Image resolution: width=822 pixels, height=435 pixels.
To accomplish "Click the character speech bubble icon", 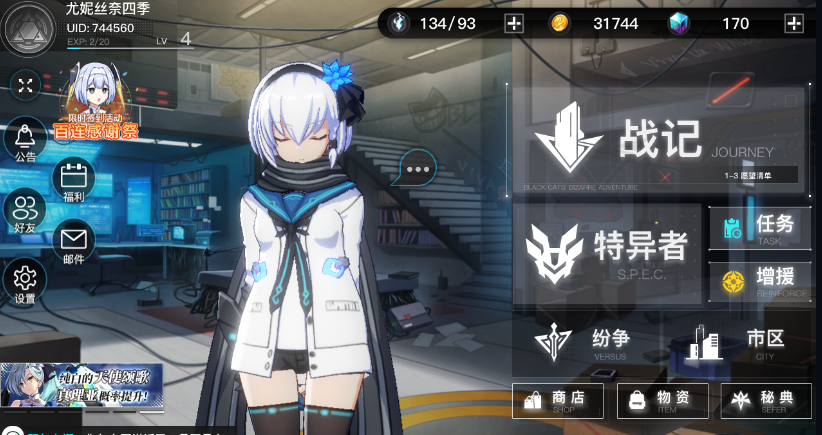I will tap(417, 168).
